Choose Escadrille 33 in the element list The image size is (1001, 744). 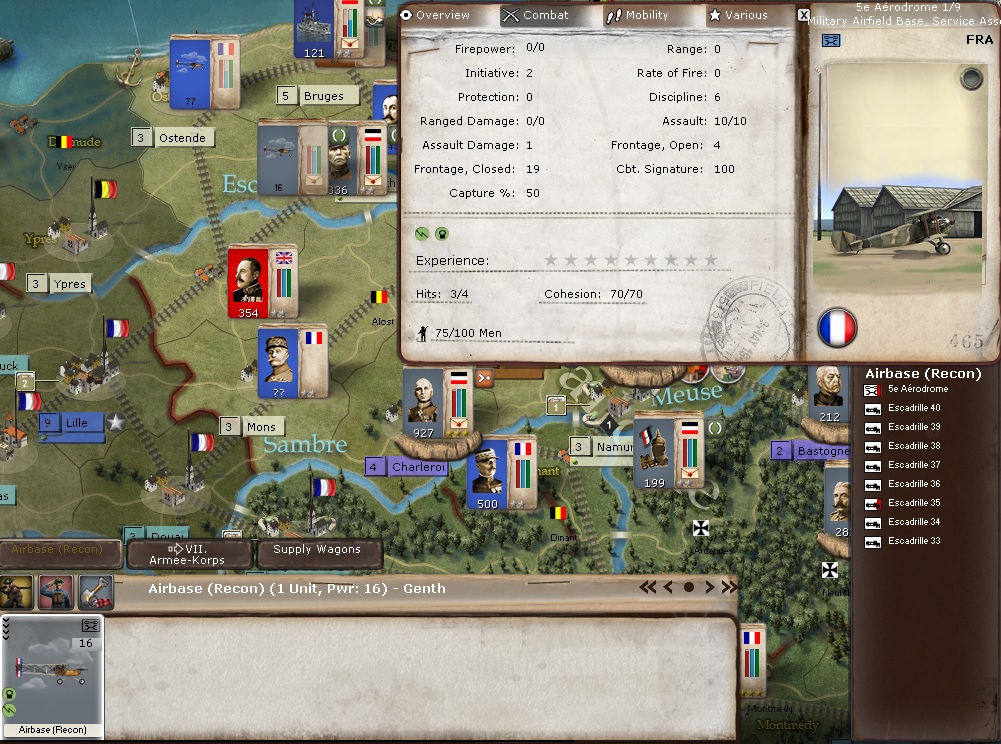coord(914,541)
